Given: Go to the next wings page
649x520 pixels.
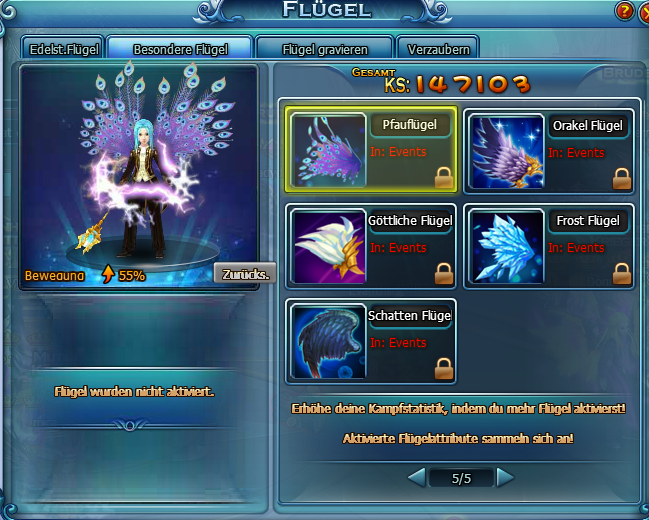Looking at the screenshot, I should point(505,478).
